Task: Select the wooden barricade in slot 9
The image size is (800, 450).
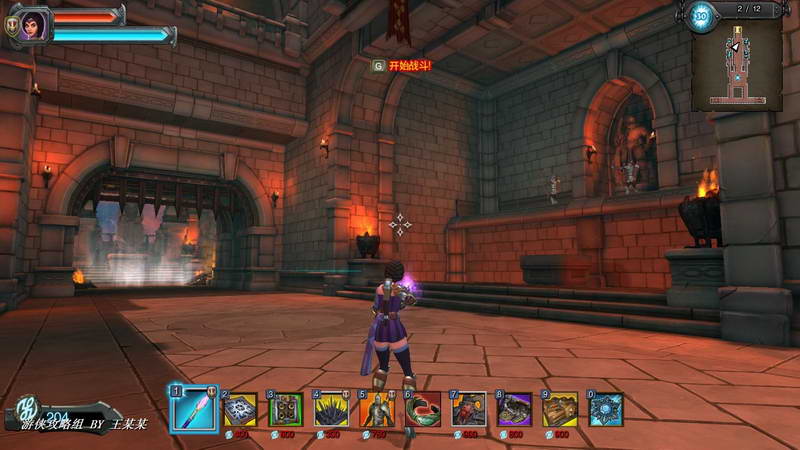Action: tap(560, 410)
